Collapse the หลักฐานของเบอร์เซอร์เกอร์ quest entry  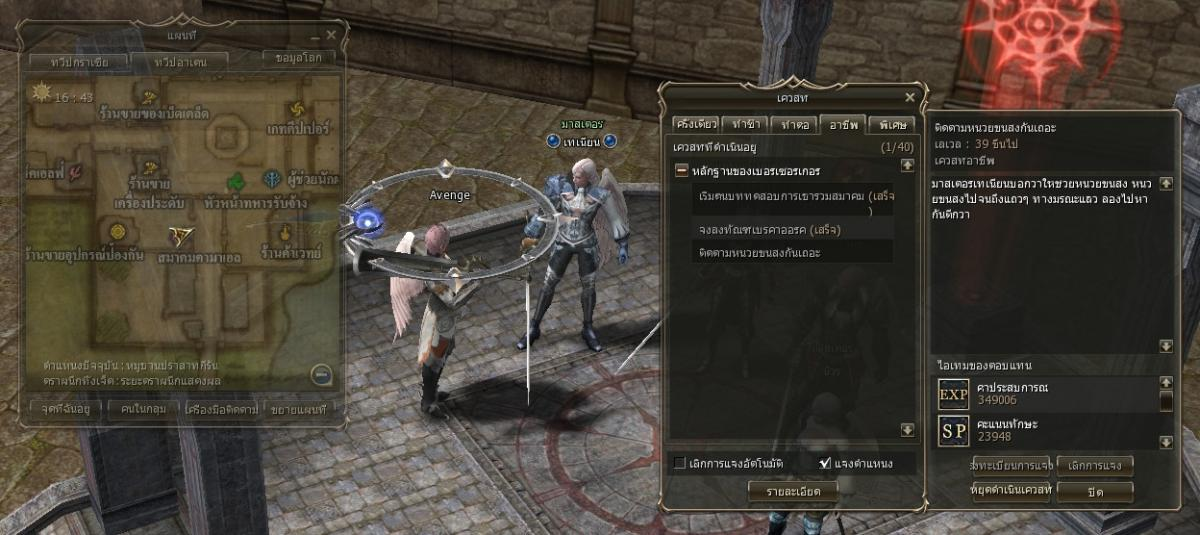pyautogui.click(x=682, y=171)
